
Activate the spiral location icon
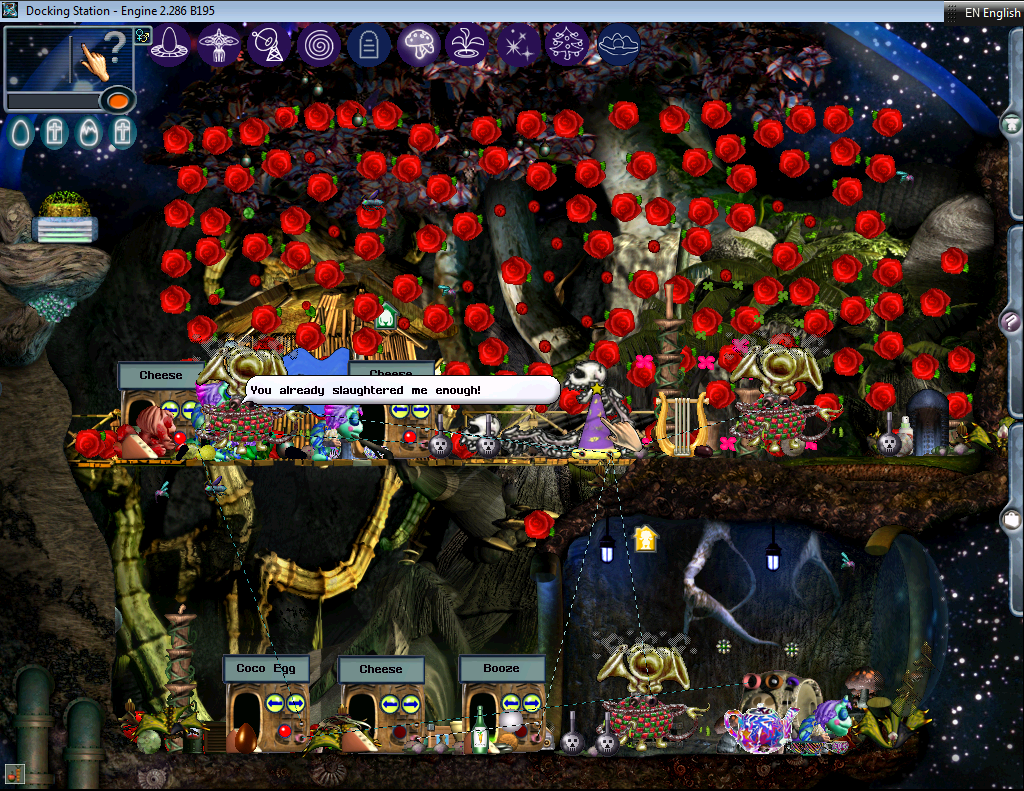tap(319, 45)
